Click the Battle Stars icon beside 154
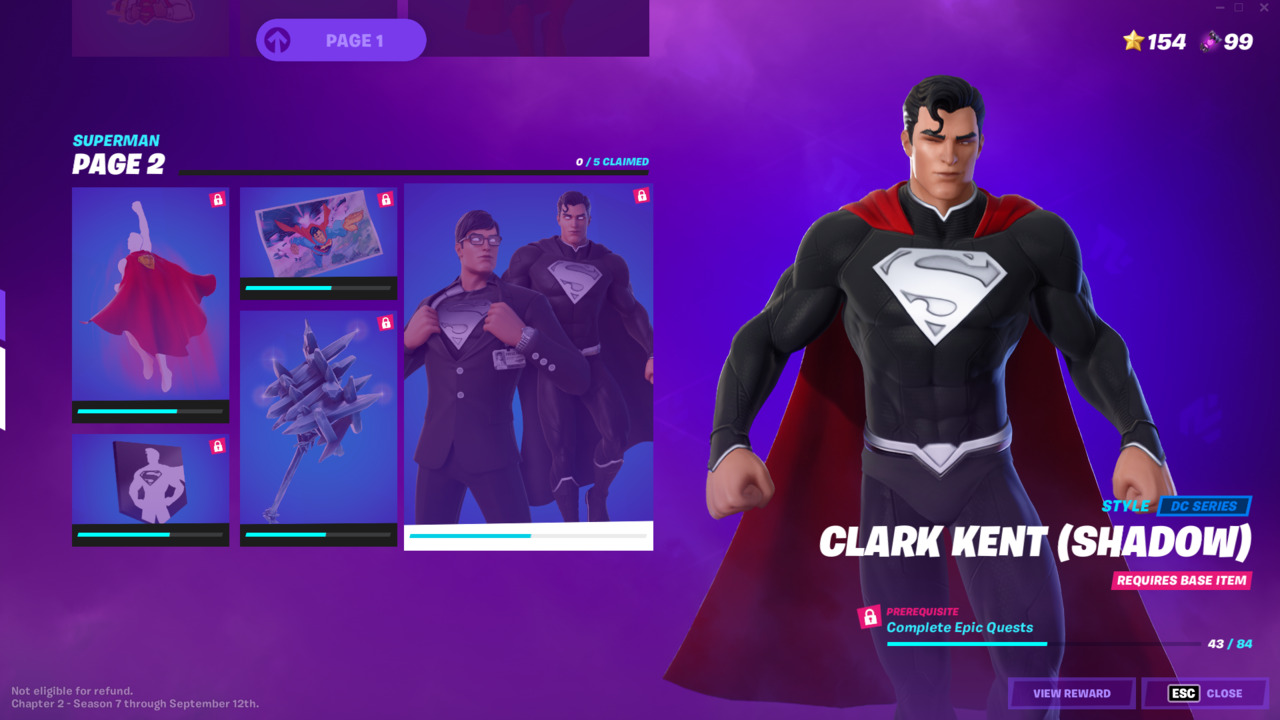The height and width of the screenshot is (720, 1280). (1131, 42)
